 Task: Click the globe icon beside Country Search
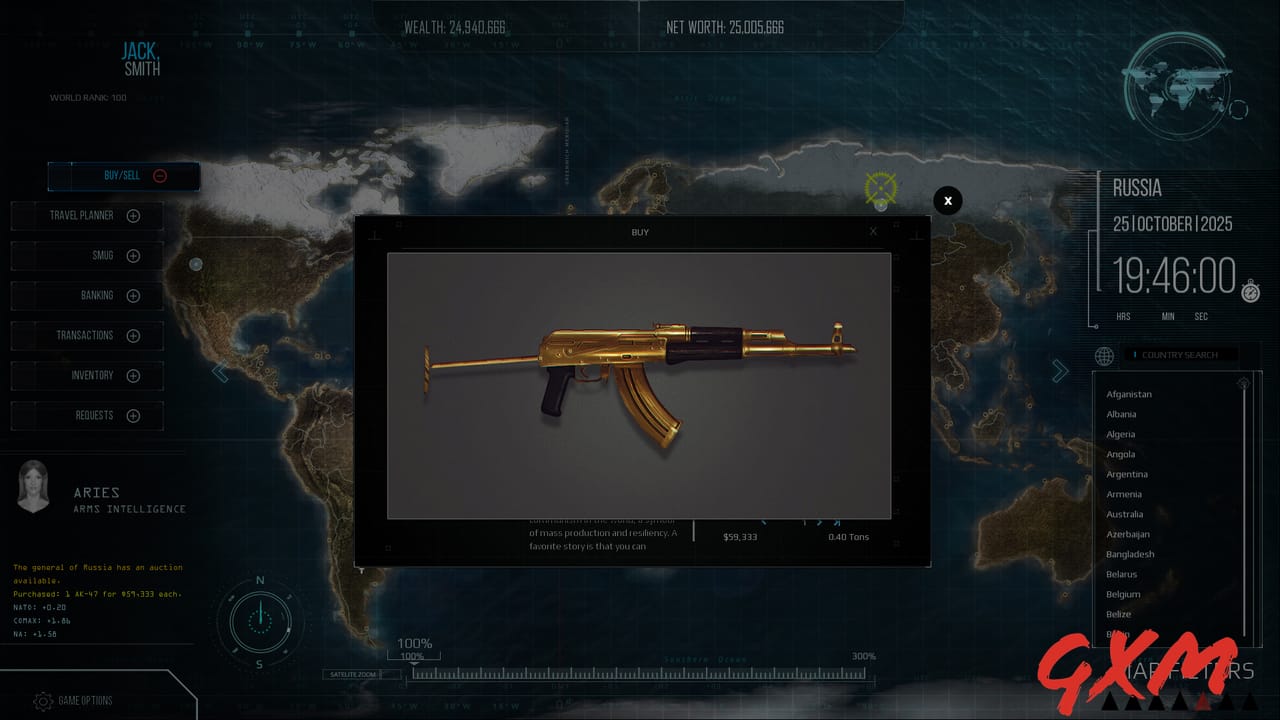pos(1104,356)
